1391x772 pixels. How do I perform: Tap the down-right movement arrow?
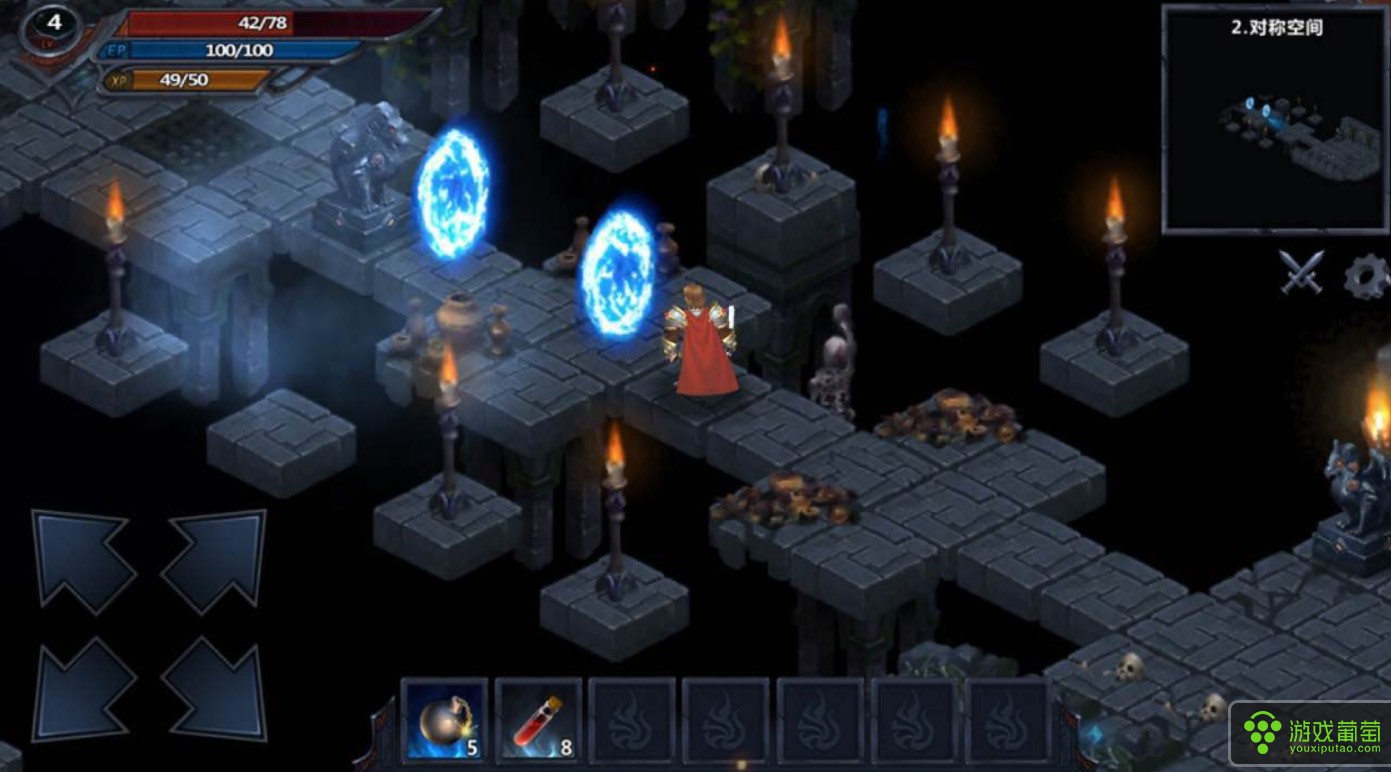(x=214, y=690)
